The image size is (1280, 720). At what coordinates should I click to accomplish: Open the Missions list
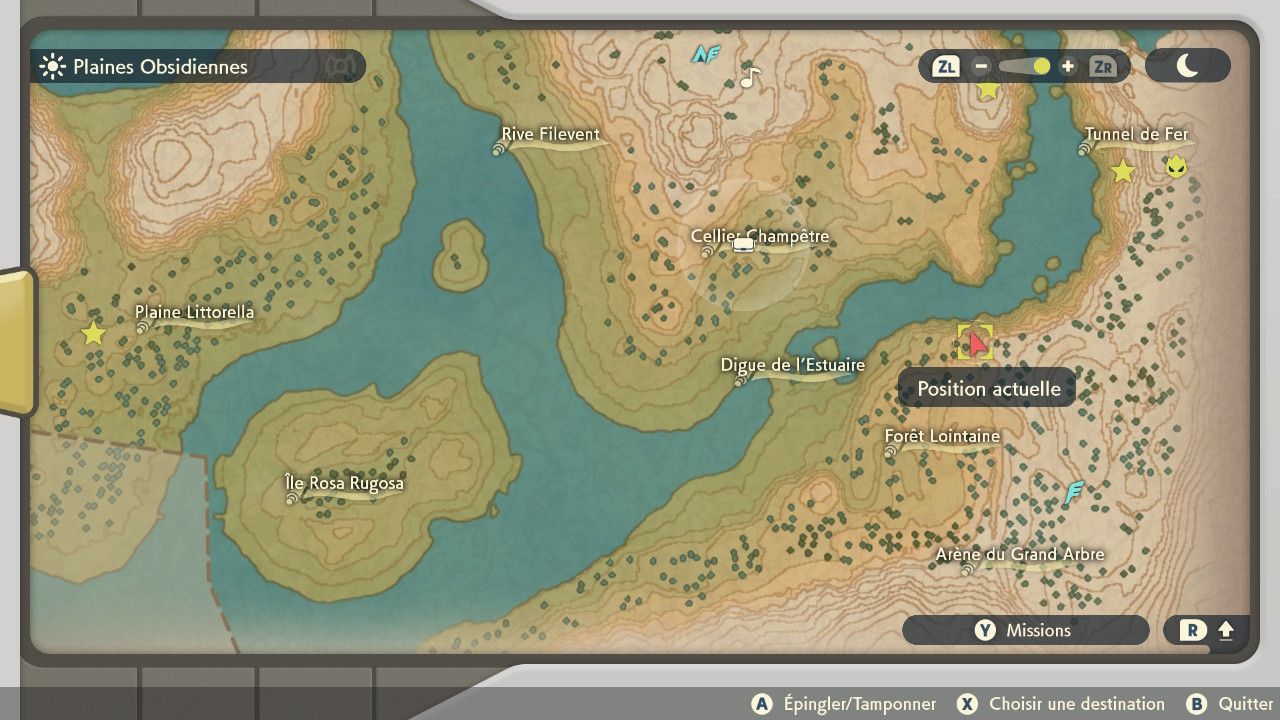(x=1025, y=630)
